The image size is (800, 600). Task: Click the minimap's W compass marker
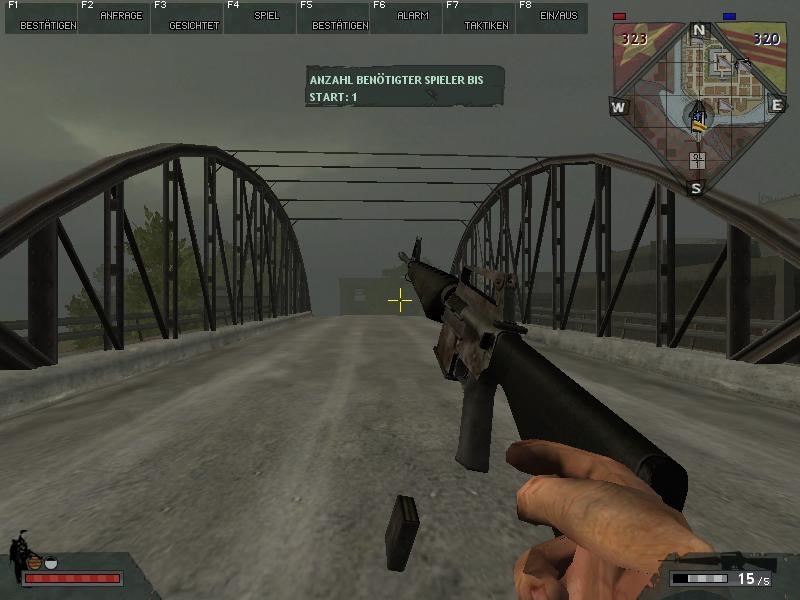[619, 107]
